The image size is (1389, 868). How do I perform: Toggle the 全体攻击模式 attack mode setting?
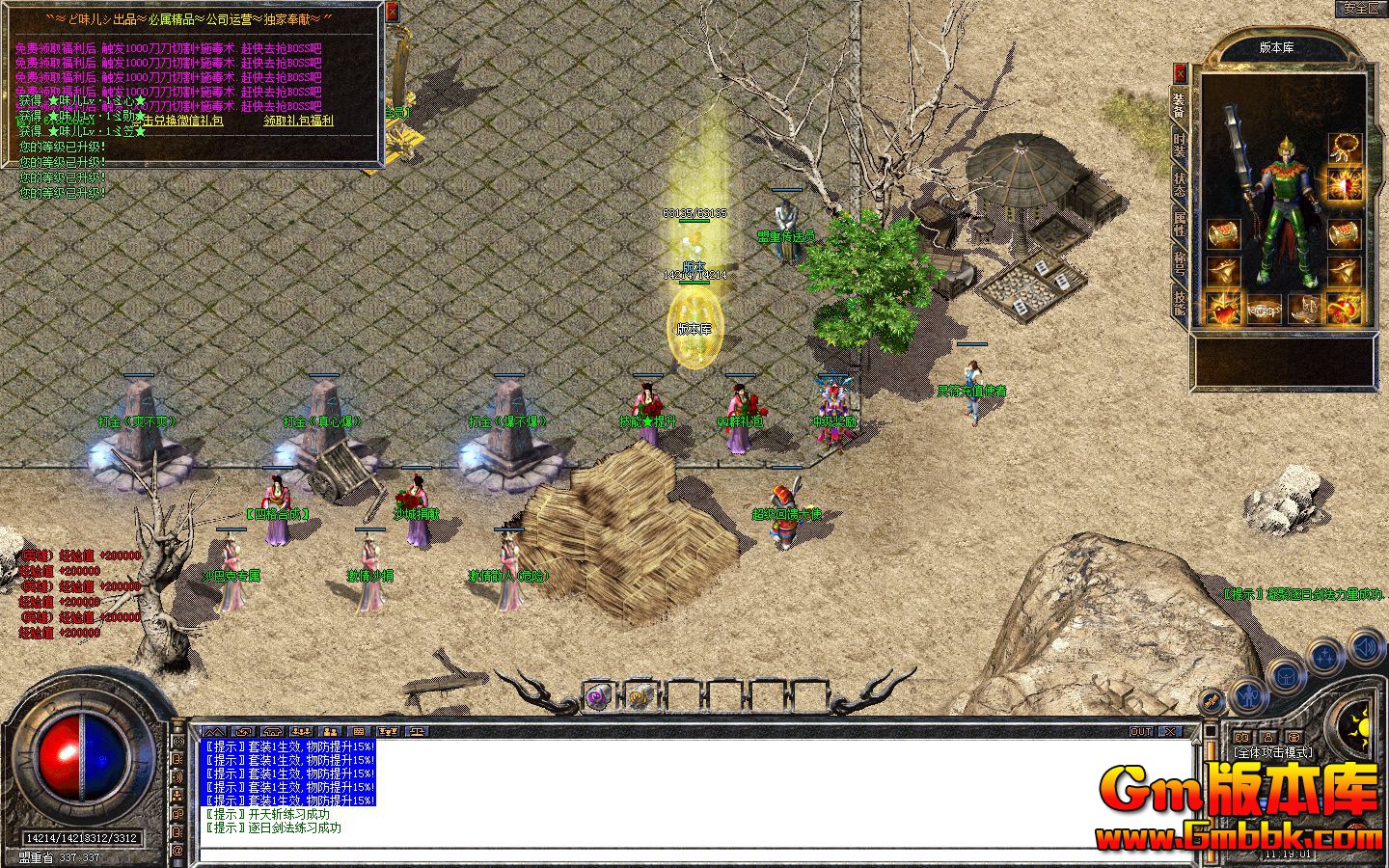(x=1271, y=752)
